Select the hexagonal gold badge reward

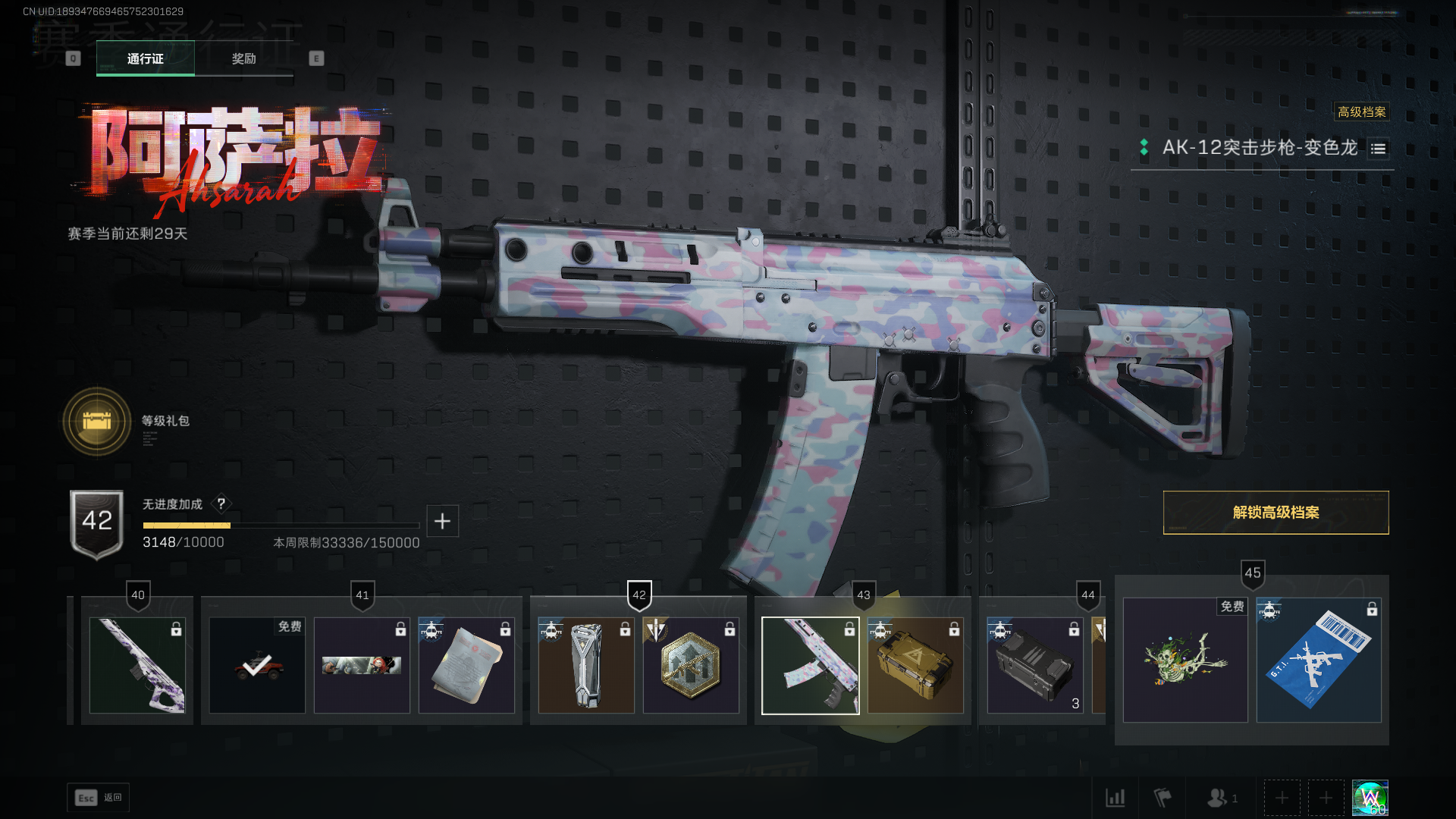691,666
